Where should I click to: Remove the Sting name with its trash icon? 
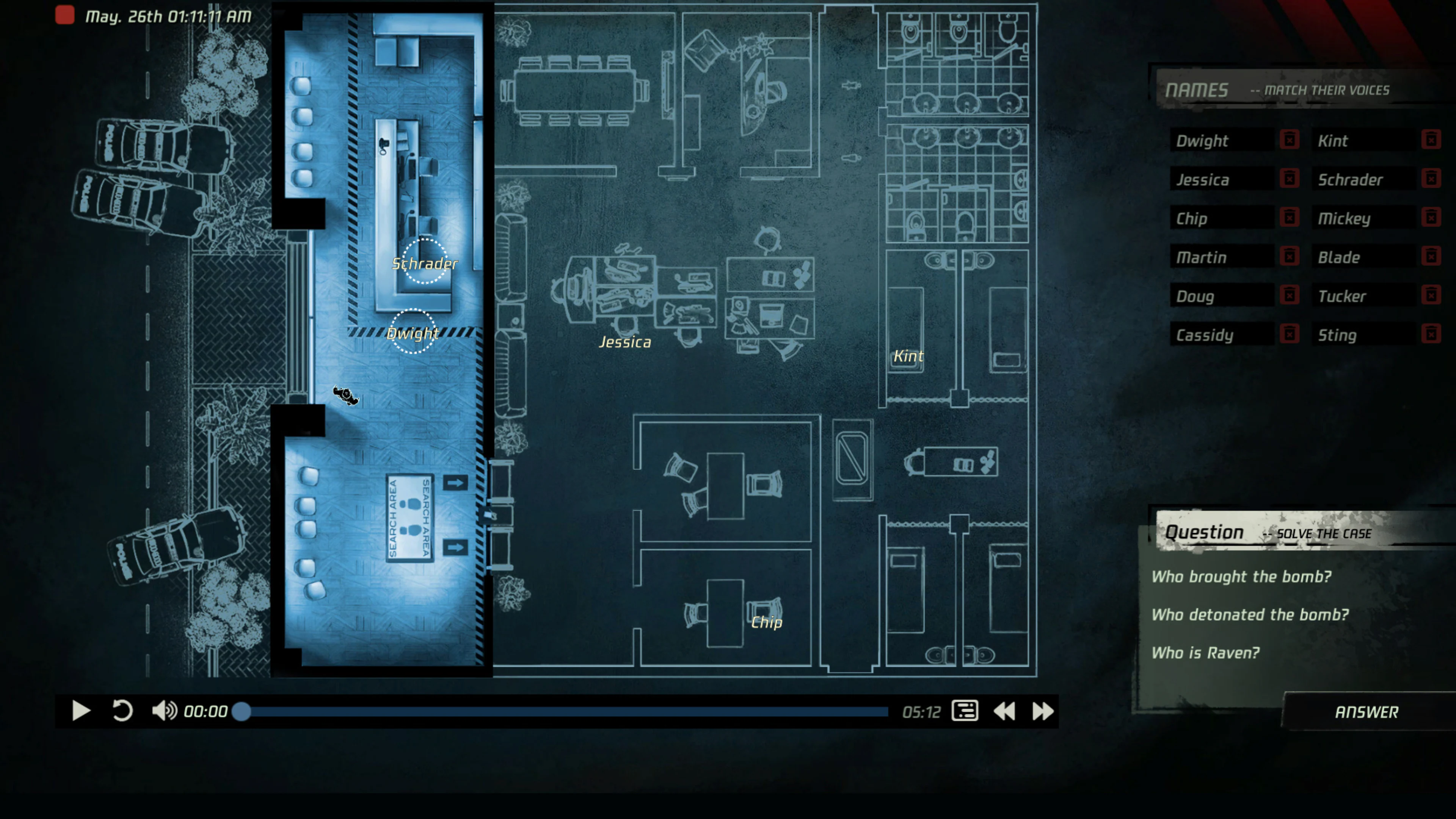pos(1432,334)
